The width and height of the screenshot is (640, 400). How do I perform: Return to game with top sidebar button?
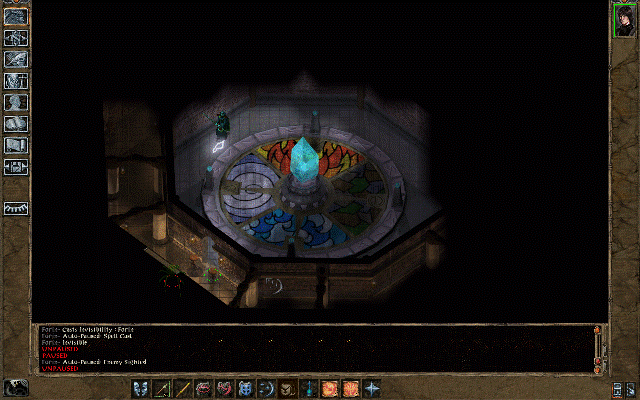(16, 15)
